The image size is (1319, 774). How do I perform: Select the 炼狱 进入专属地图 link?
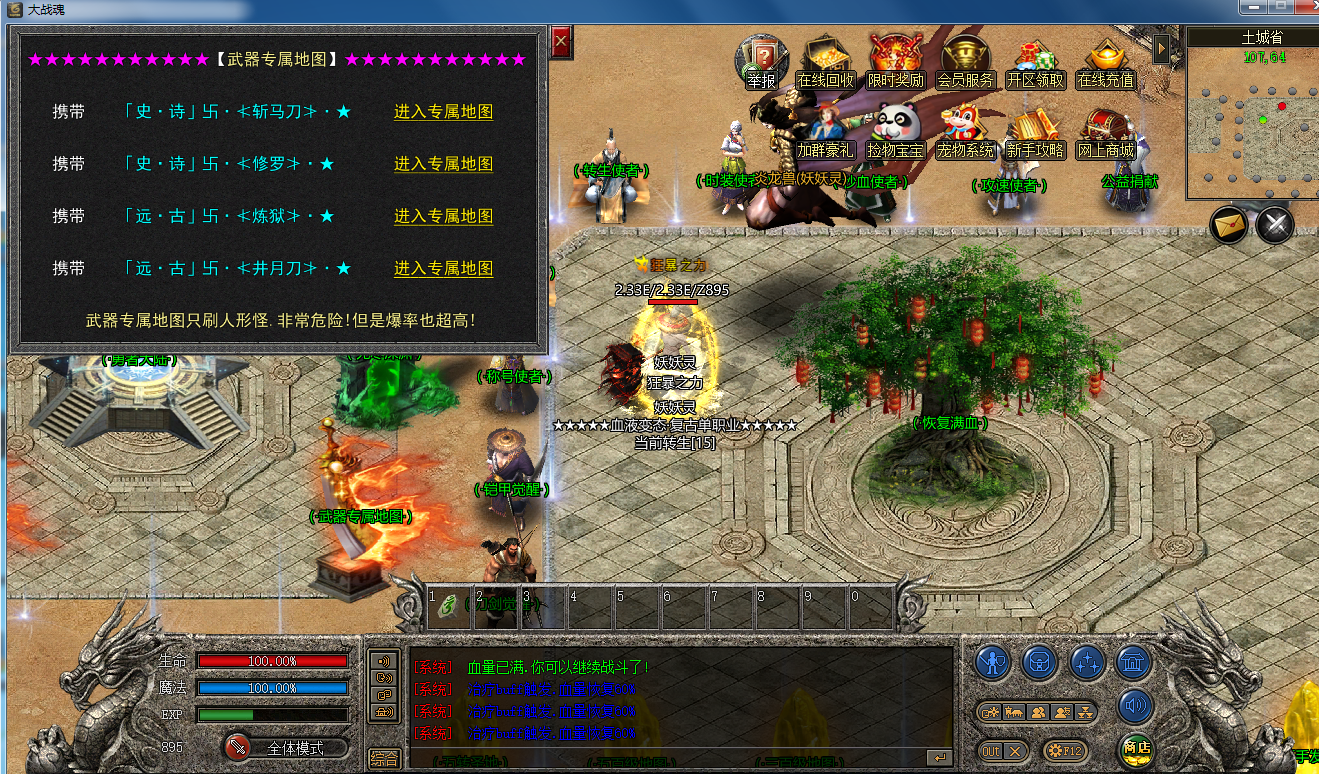click(x=443, y=216)
